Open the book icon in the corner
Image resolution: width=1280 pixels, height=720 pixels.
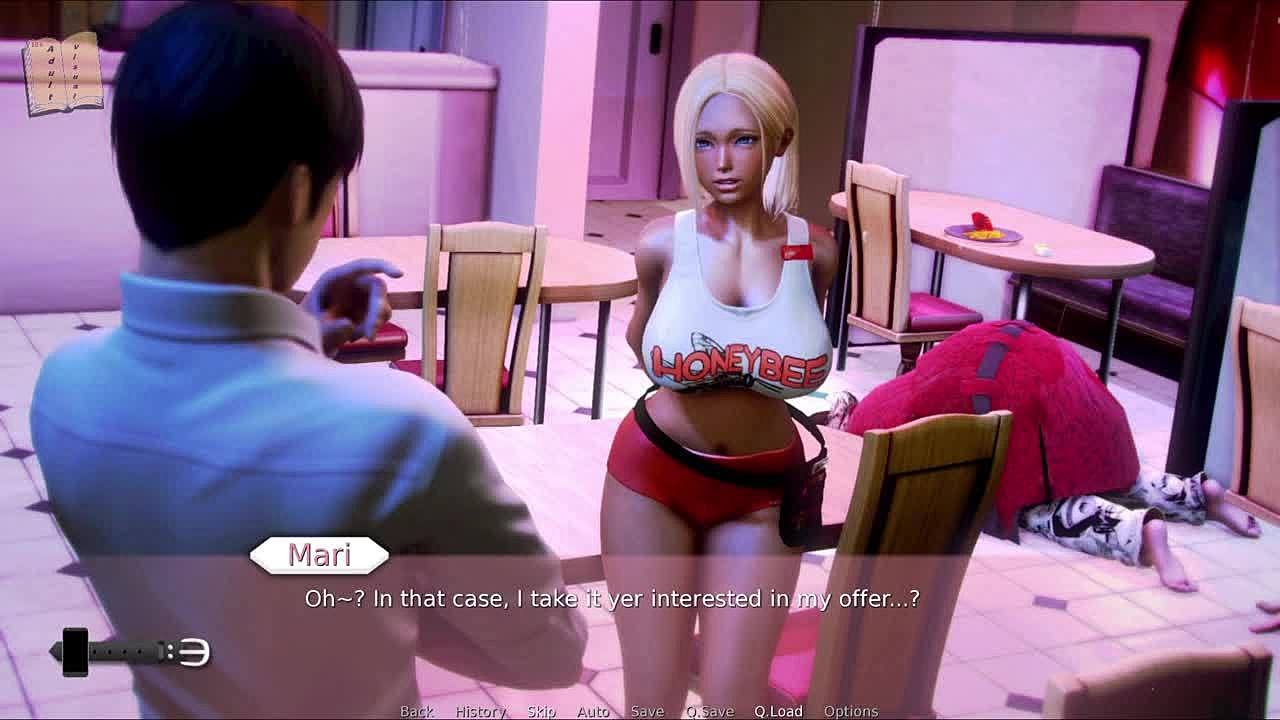[64, 73]
